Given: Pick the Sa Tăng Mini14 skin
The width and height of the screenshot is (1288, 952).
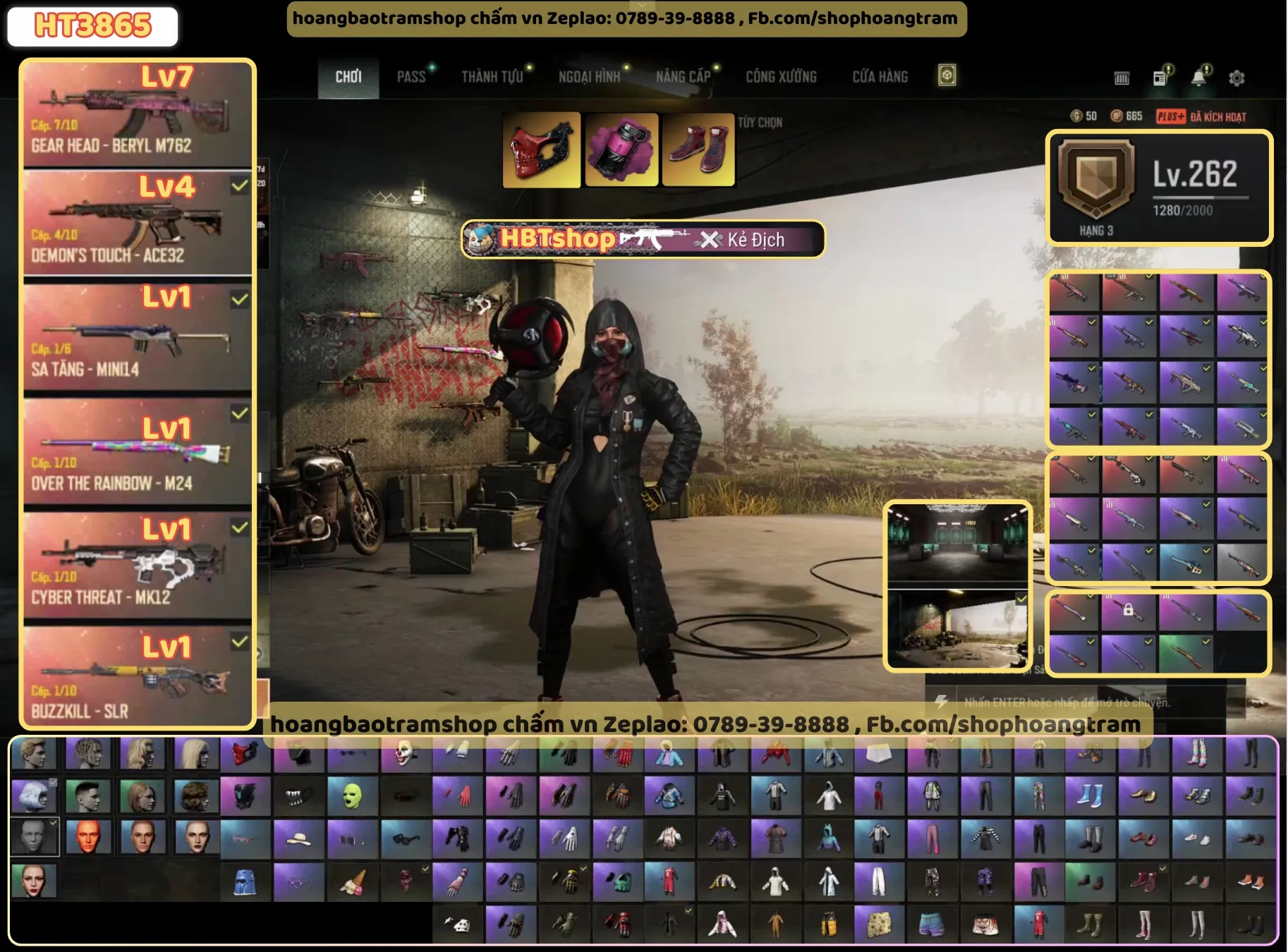Looking at the screenshot, I should (x=138, y=336).
